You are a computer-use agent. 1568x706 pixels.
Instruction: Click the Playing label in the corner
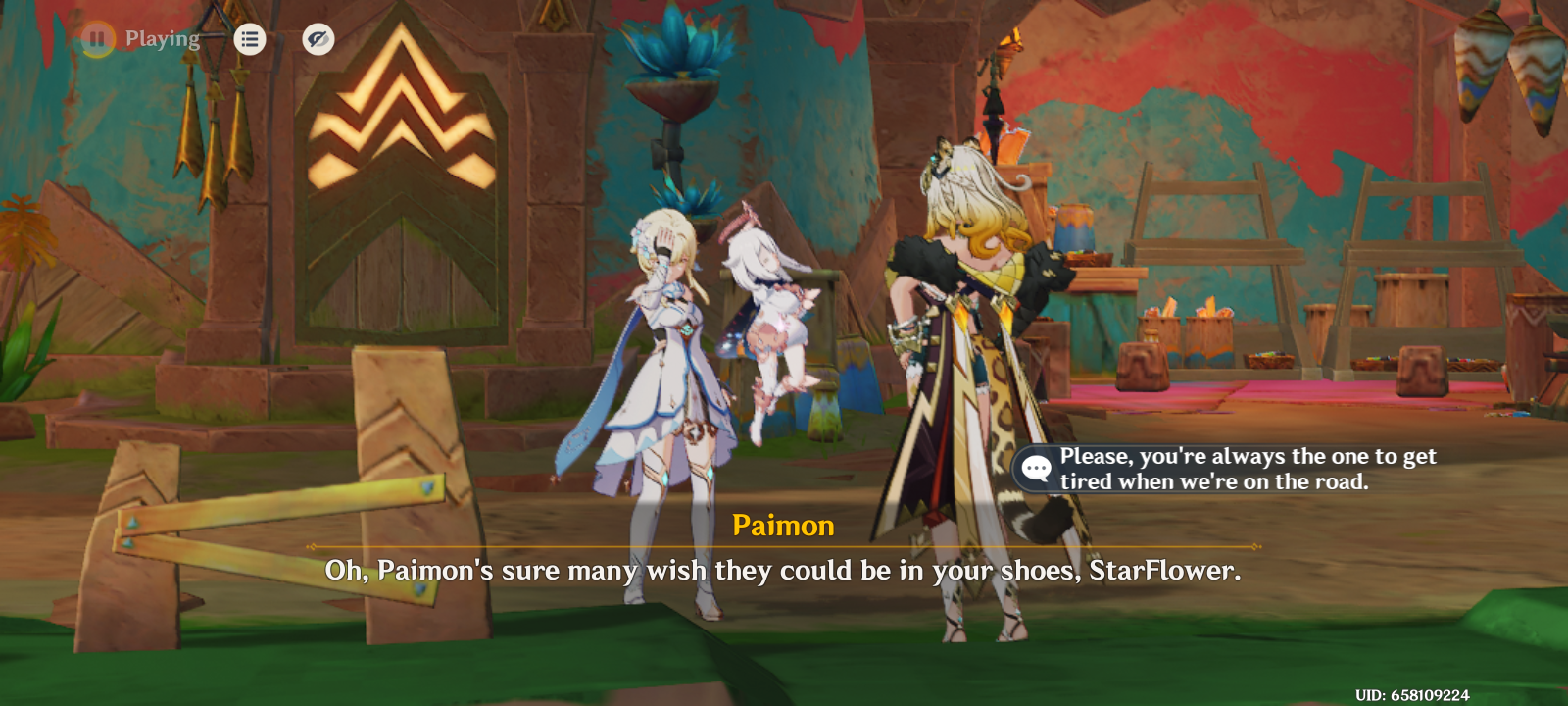pyautogui.click(x=160, y=39)
